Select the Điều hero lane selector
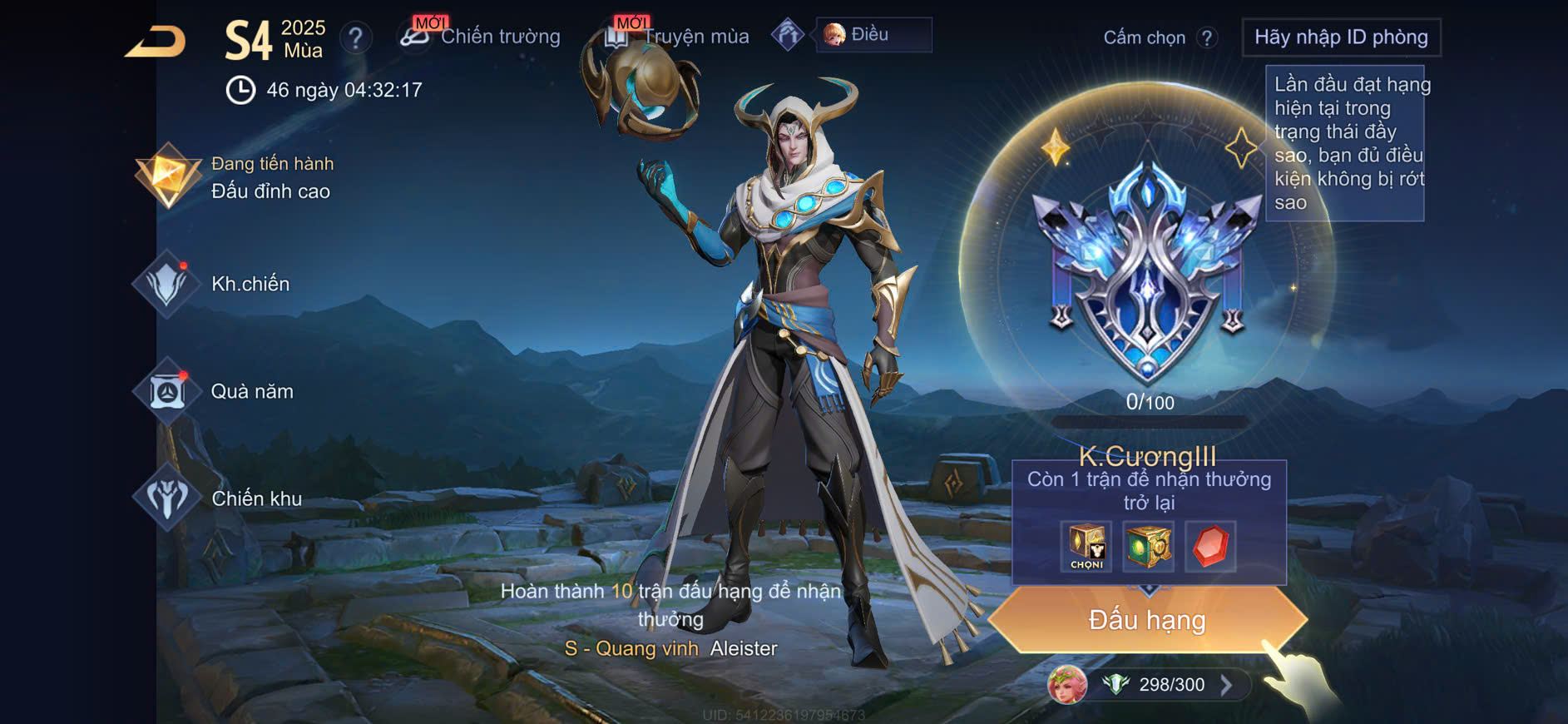1568x724 pixels. [x=873, y=35]
